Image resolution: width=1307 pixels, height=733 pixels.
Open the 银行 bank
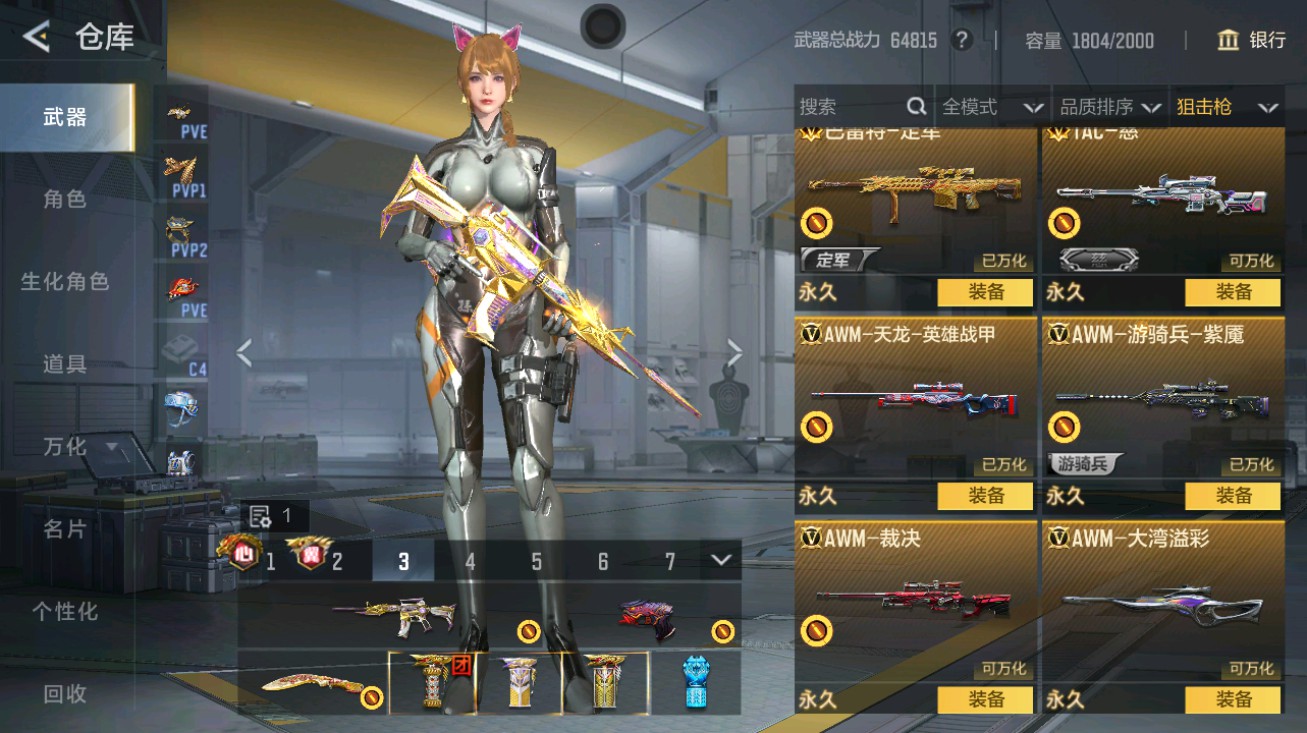[1251, 40]
